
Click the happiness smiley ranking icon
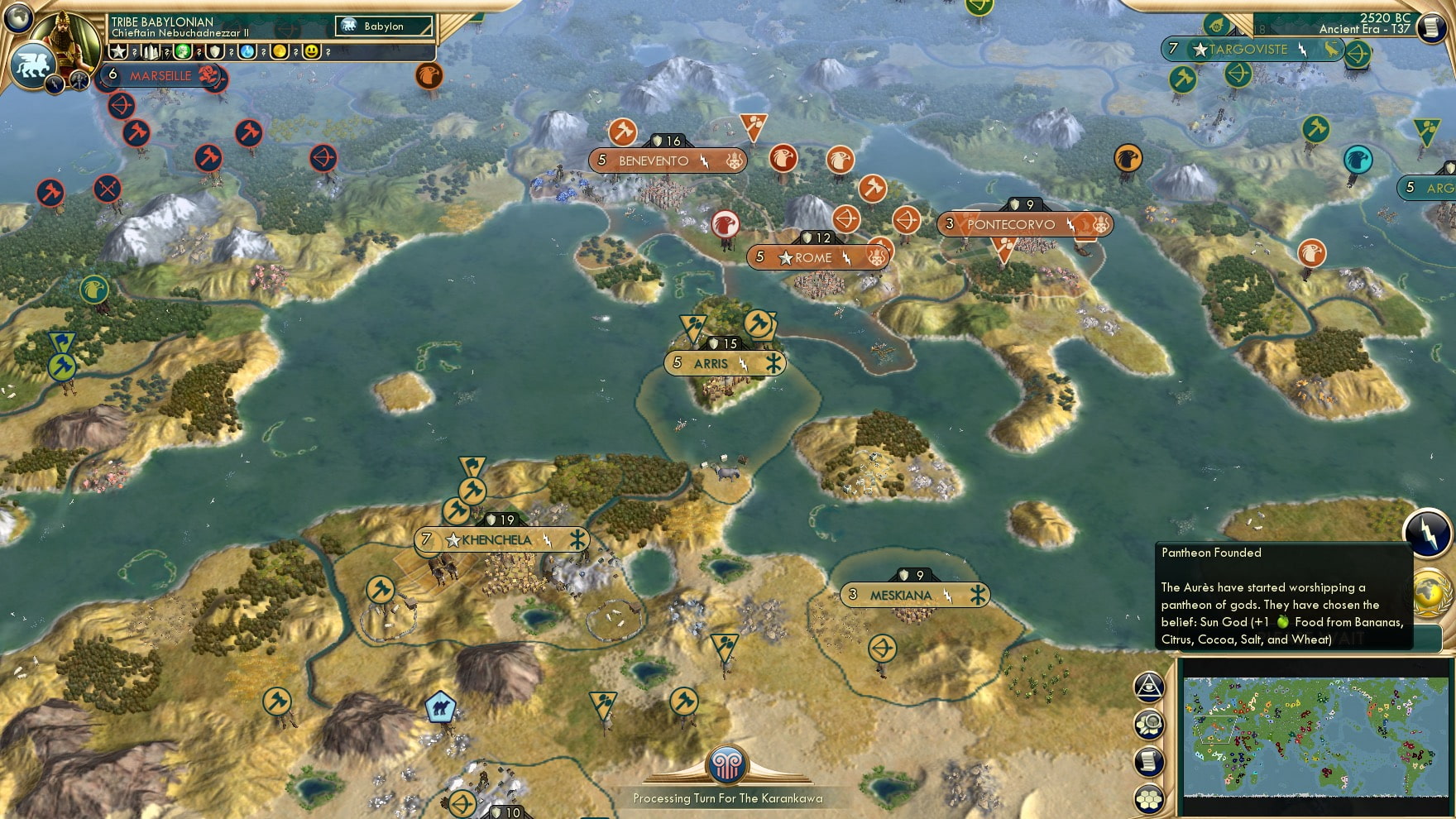click(x=312, y=52)
